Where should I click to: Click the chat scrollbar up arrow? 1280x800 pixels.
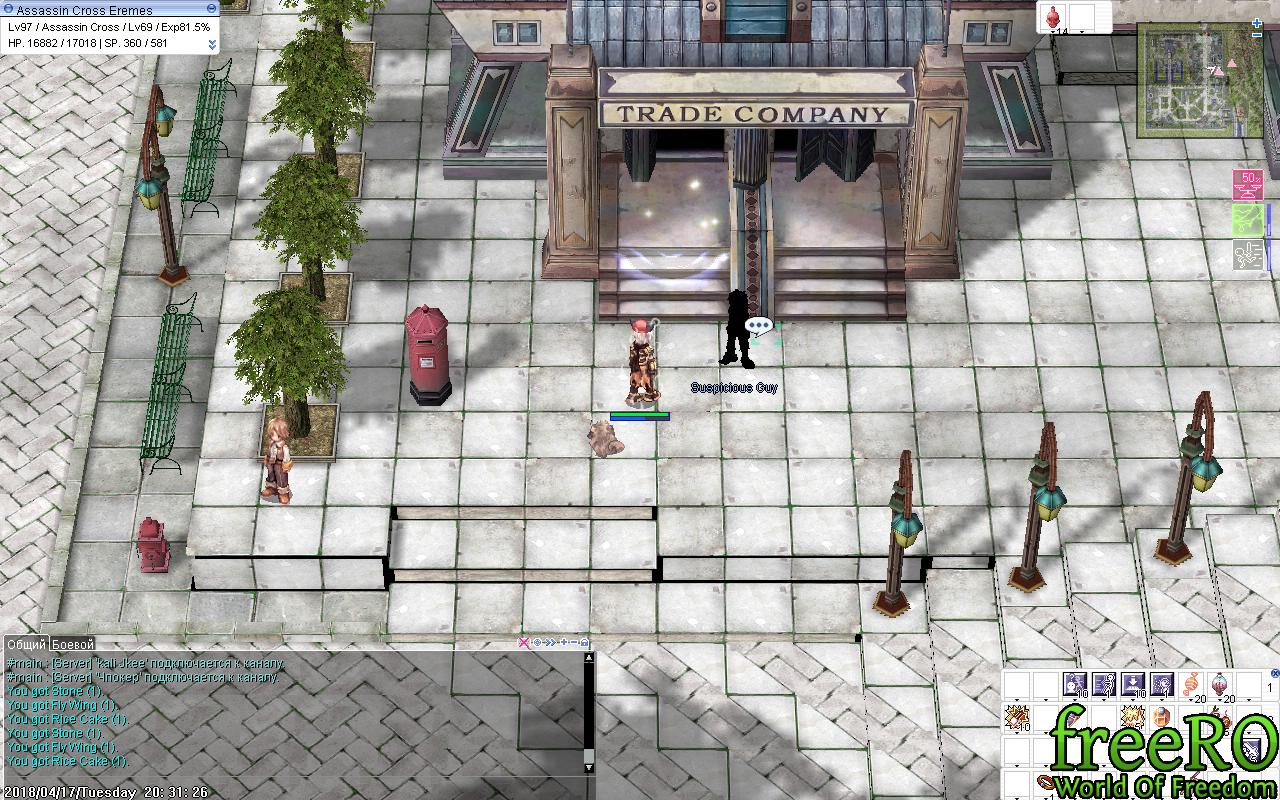(x=589, y=658)
